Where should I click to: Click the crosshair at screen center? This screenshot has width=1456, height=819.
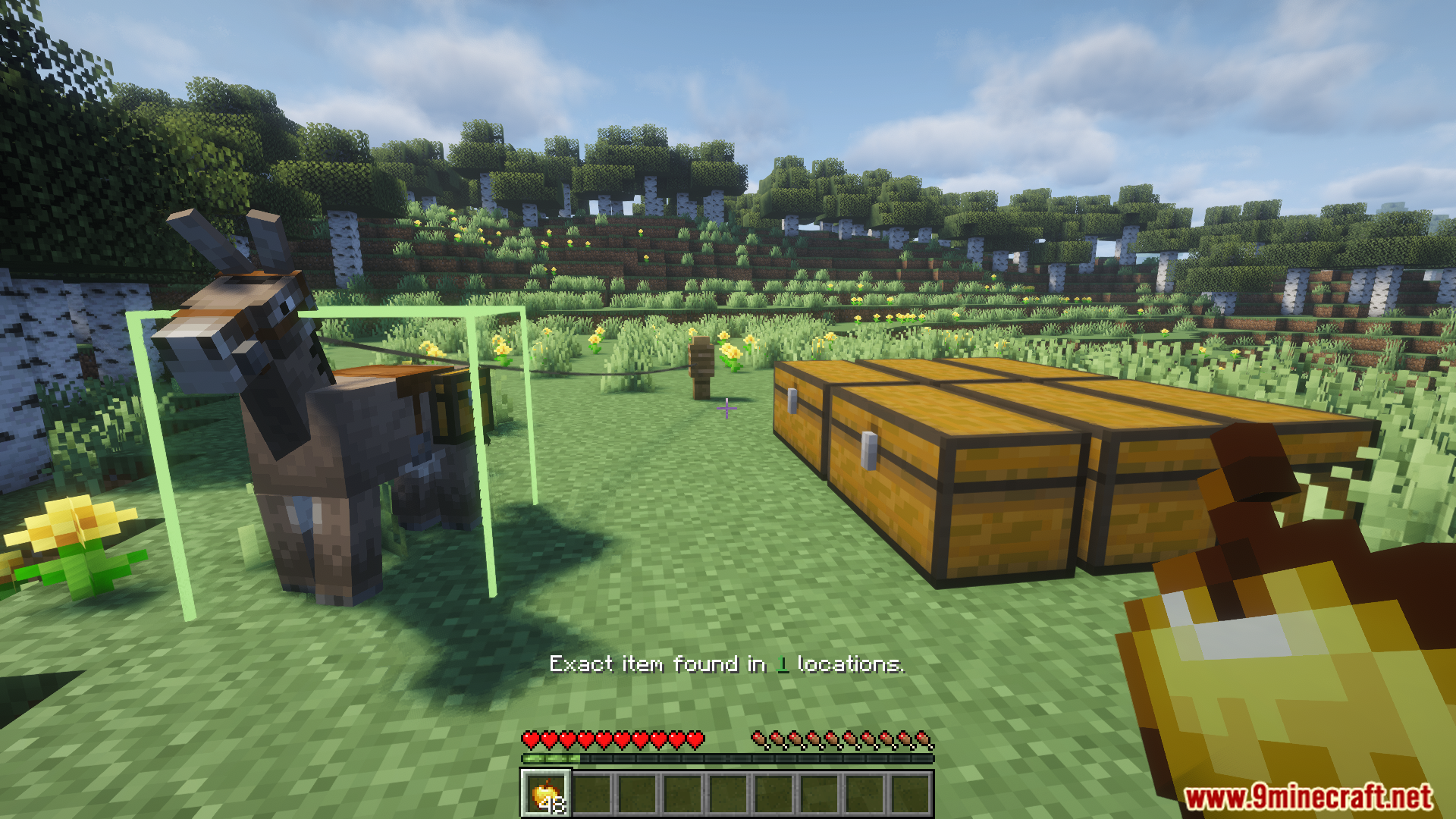tap(726, 409)
